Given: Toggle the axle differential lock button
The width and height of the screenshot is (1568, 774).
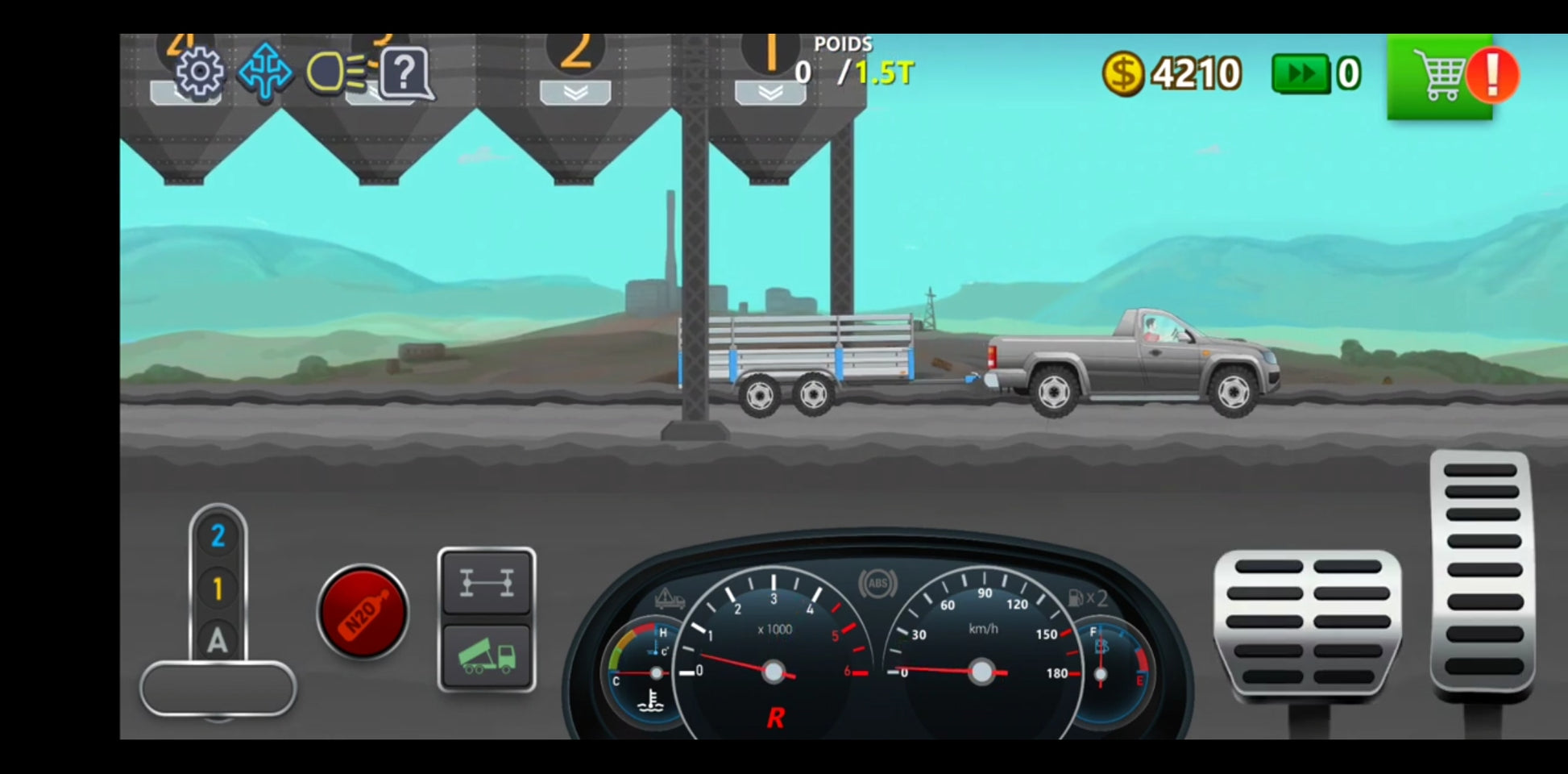Looking at the screenshot, I should click(x=486, y=582).
